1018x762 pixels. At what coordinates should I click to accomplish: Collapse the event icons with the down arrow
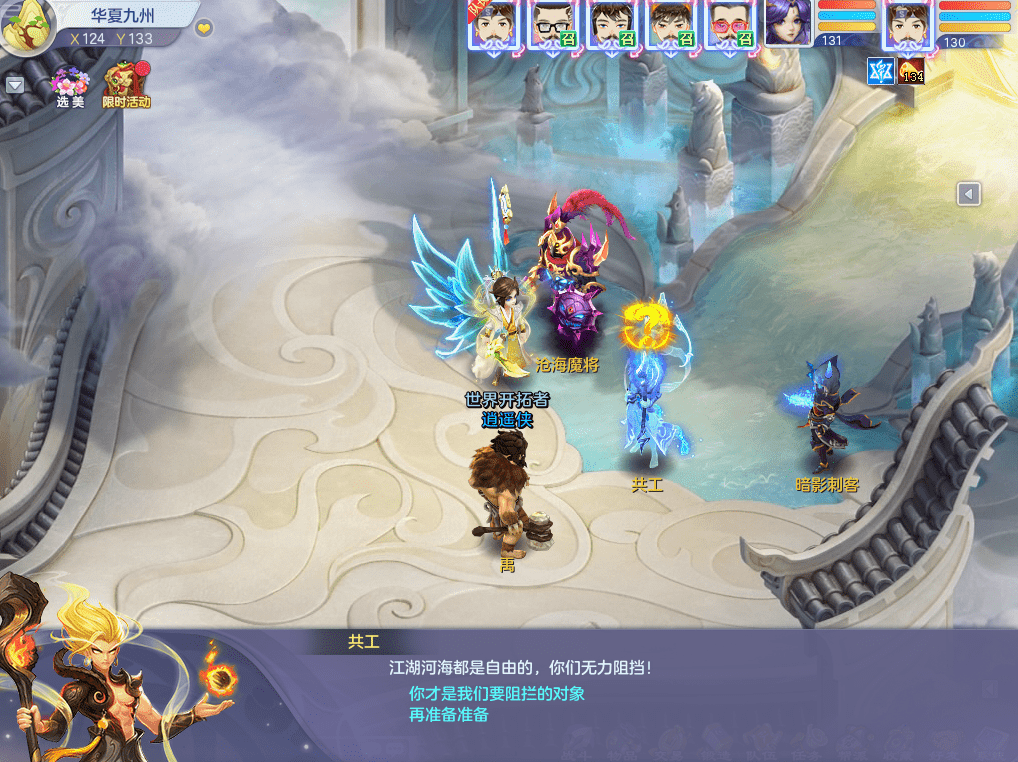(15, 85)
